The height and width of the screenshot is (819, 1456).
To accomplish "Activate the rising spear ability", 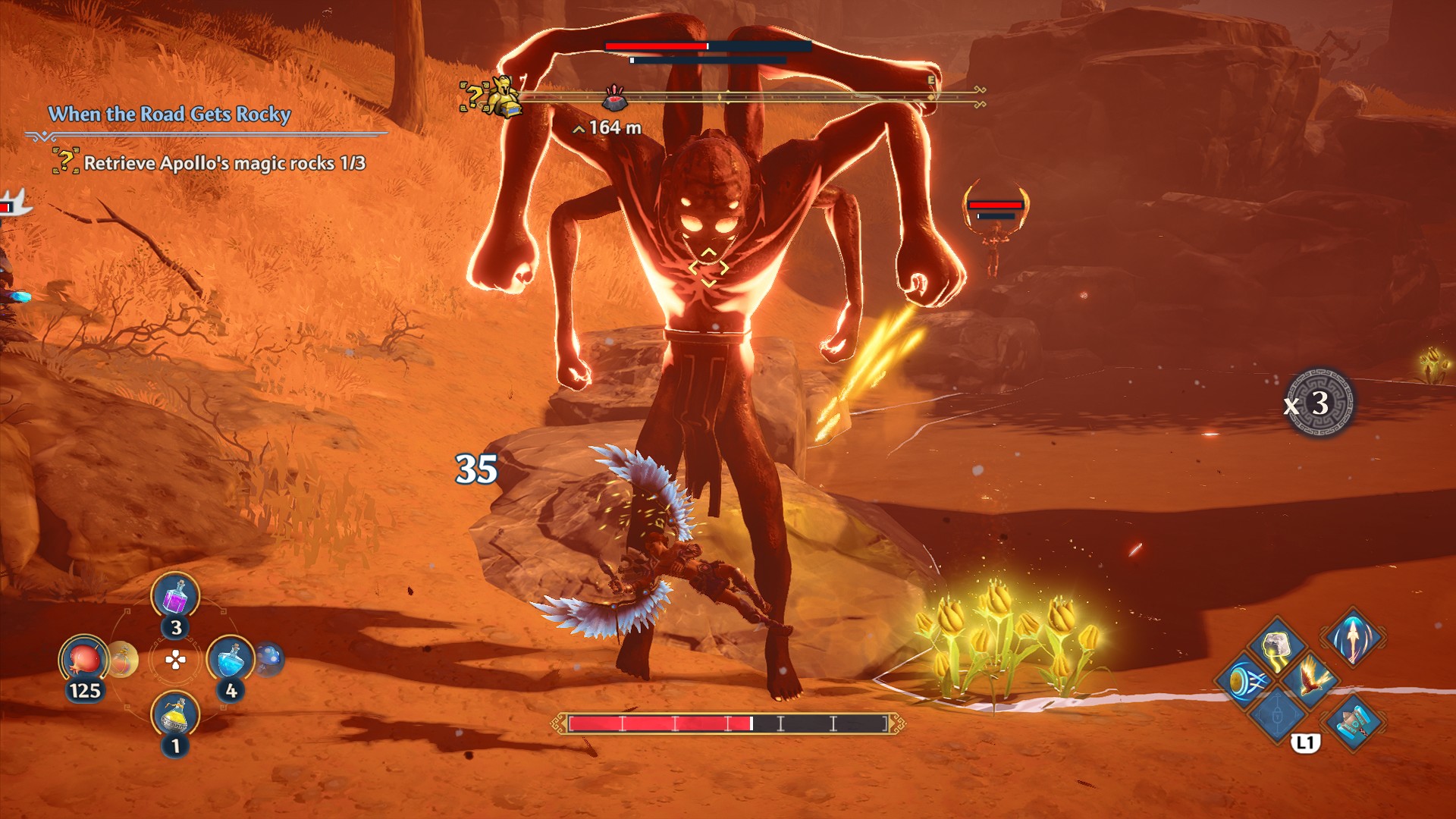I will (1354, 637).
